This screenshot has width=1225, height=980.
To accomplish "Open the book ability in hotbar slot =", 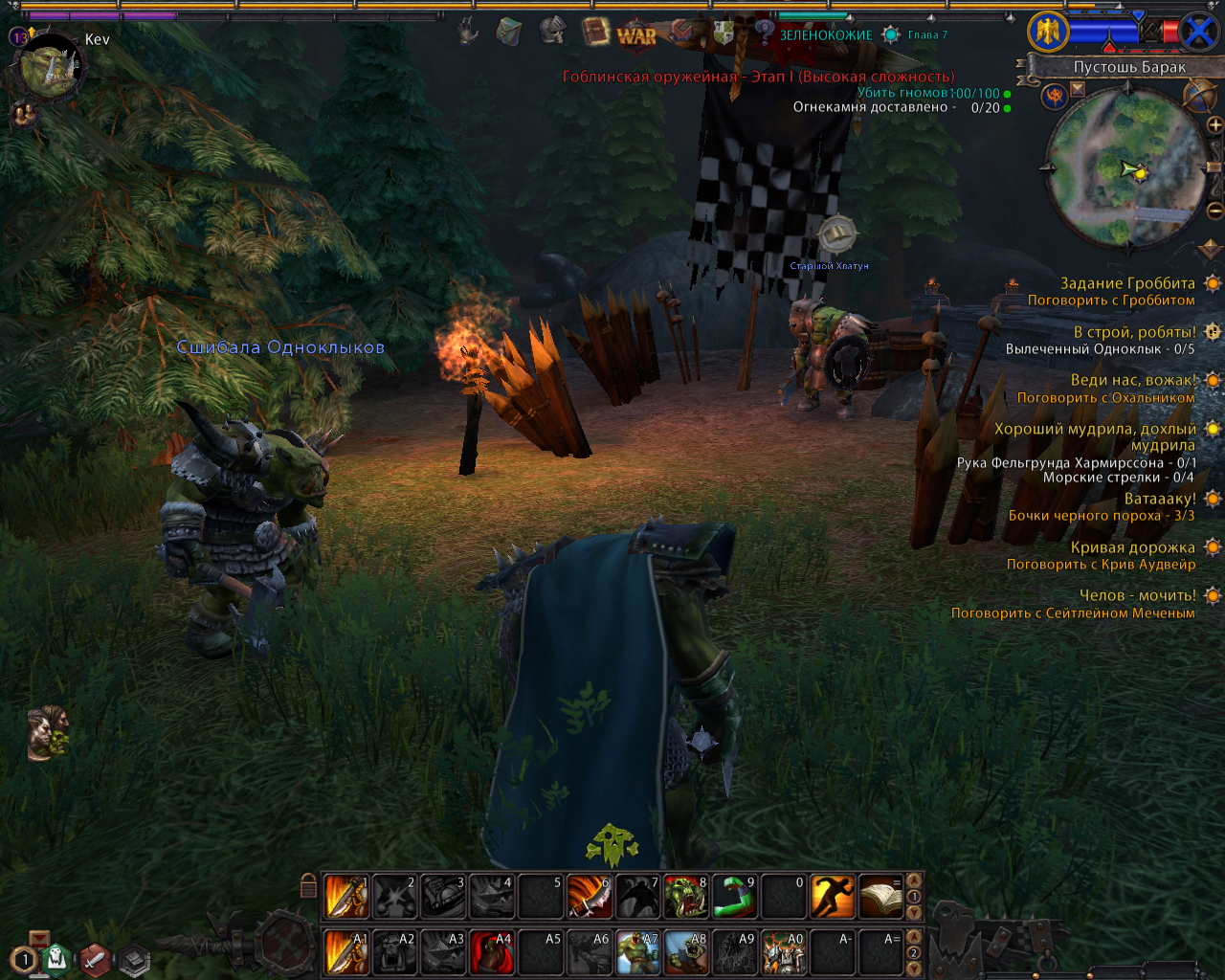I will pyautogui.click(x=881, y=897).
